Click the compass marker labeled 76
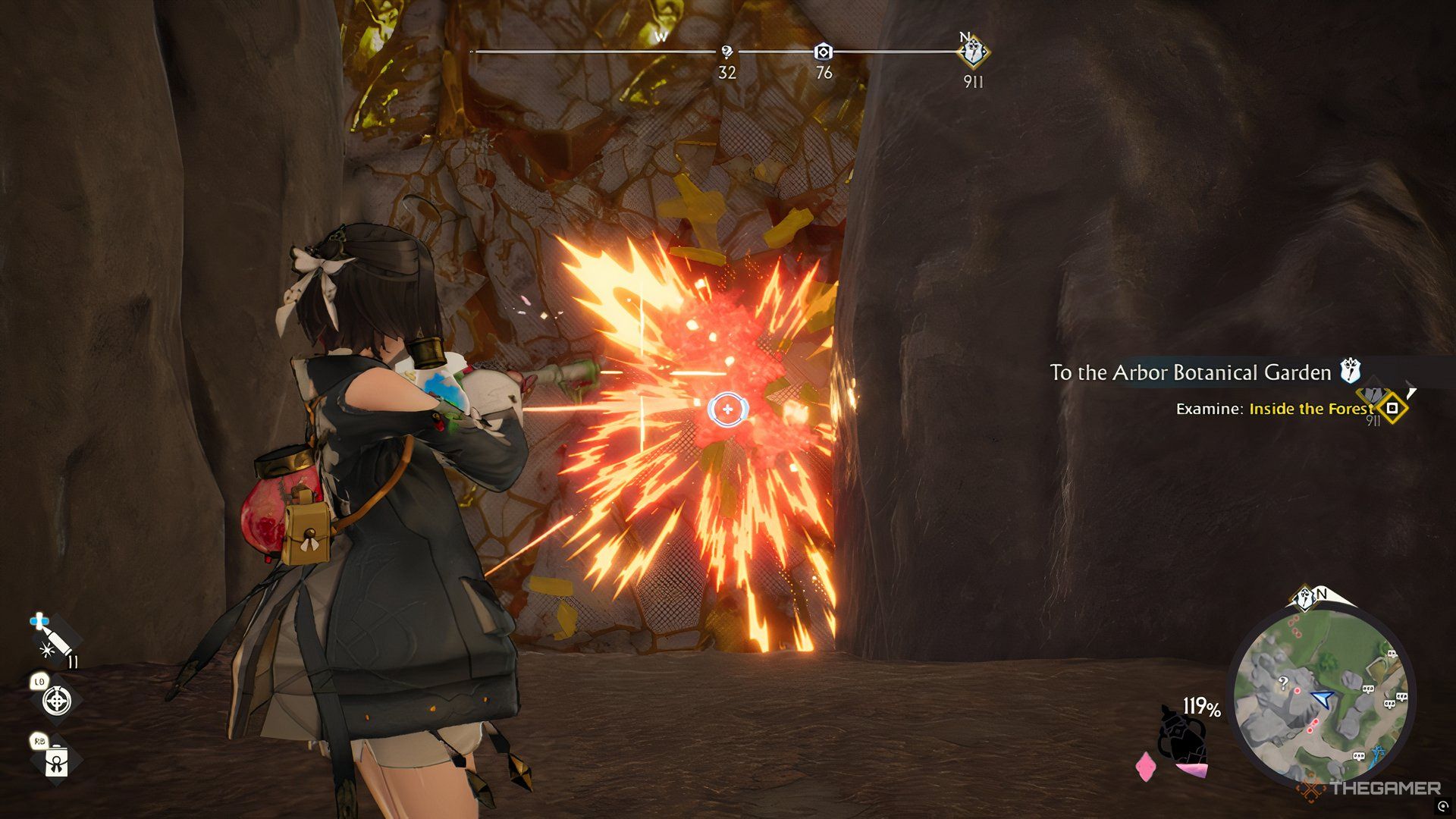This screenshot has width=1456, height=819. click(x=823, y=52)
